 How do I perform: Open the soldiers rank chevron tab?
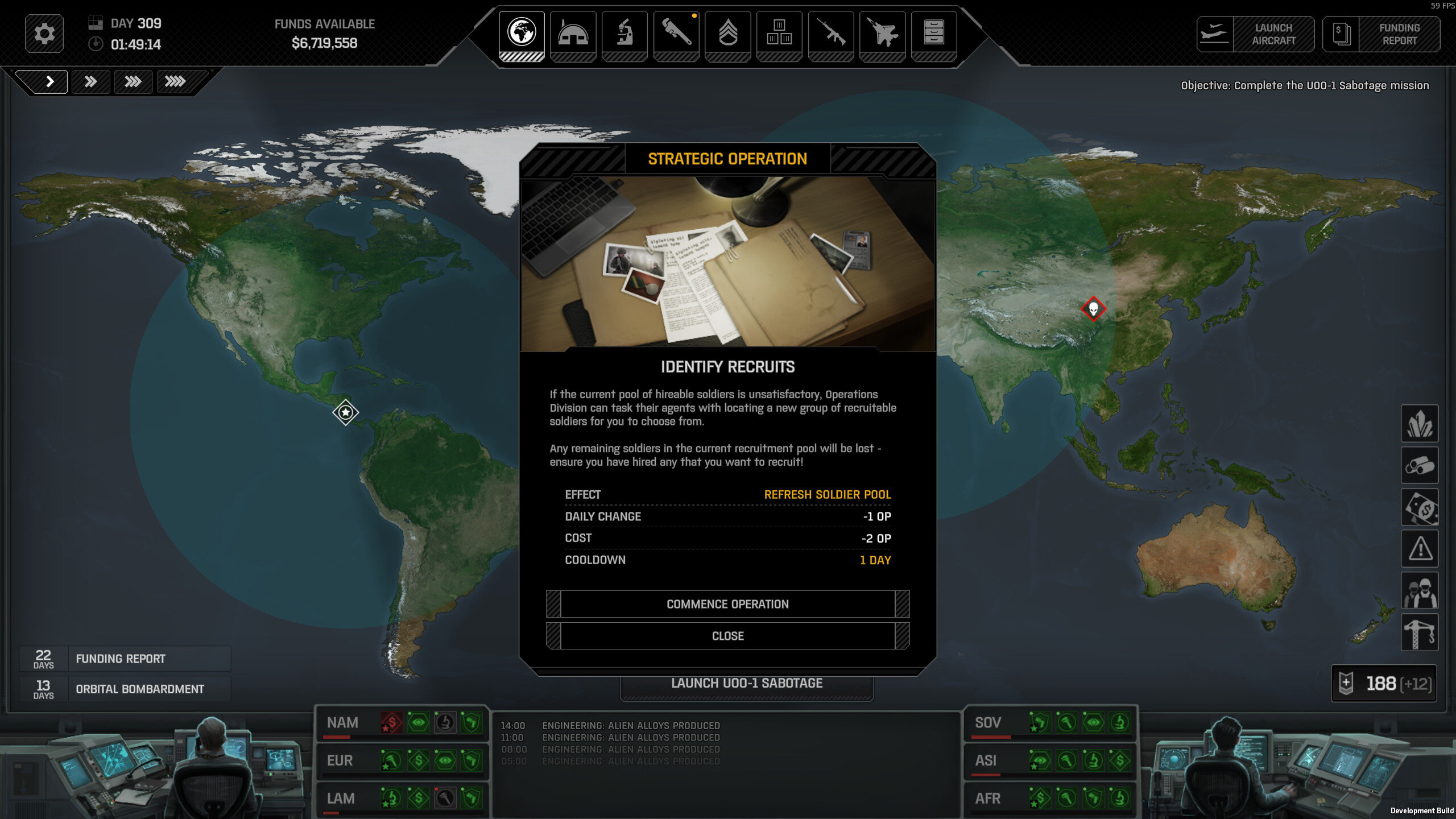728,34
